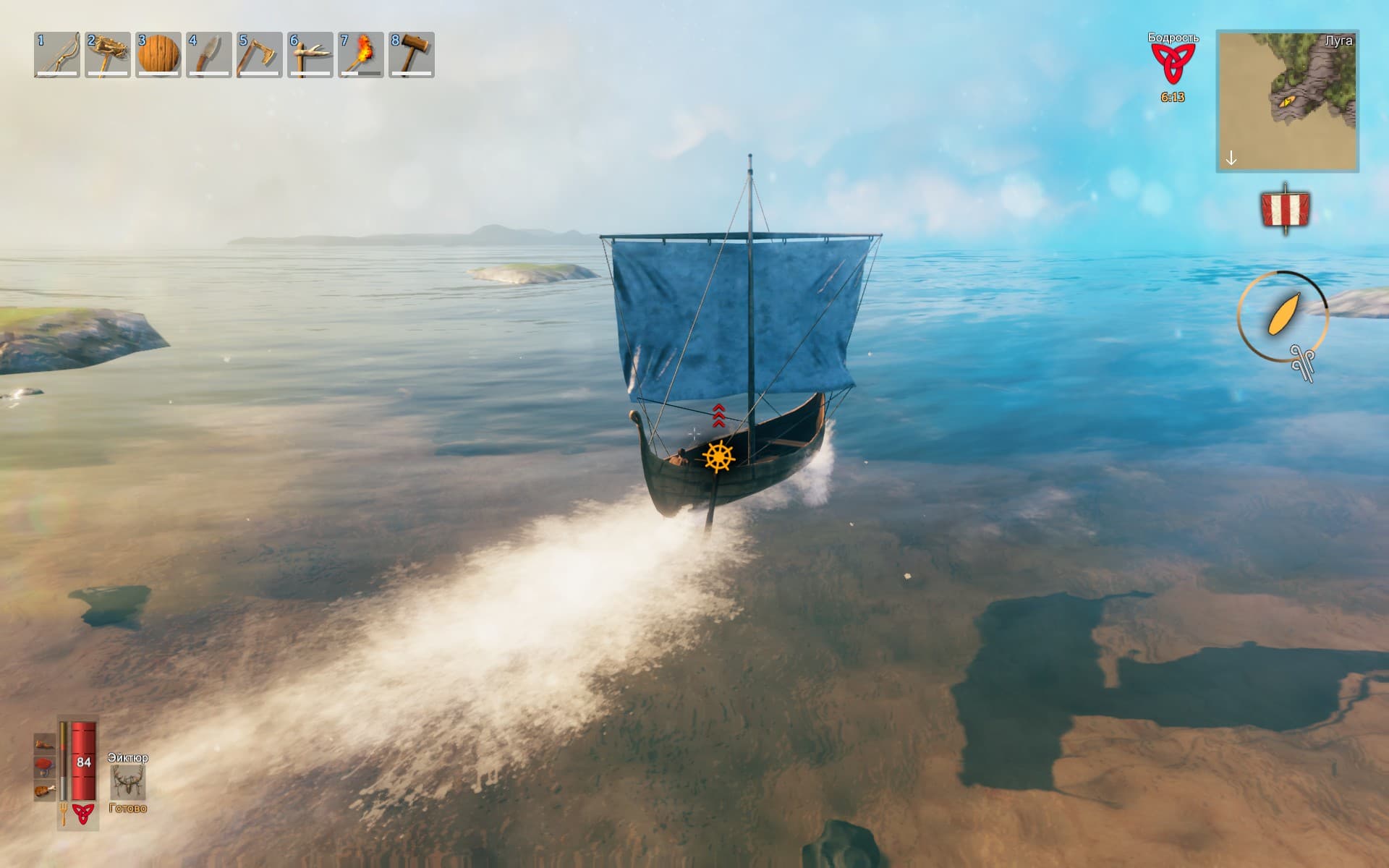The width and height of the screenshot is (1389, 868).
Task: Equip the antler club in slot 2
Action: [x=108, y=54]
